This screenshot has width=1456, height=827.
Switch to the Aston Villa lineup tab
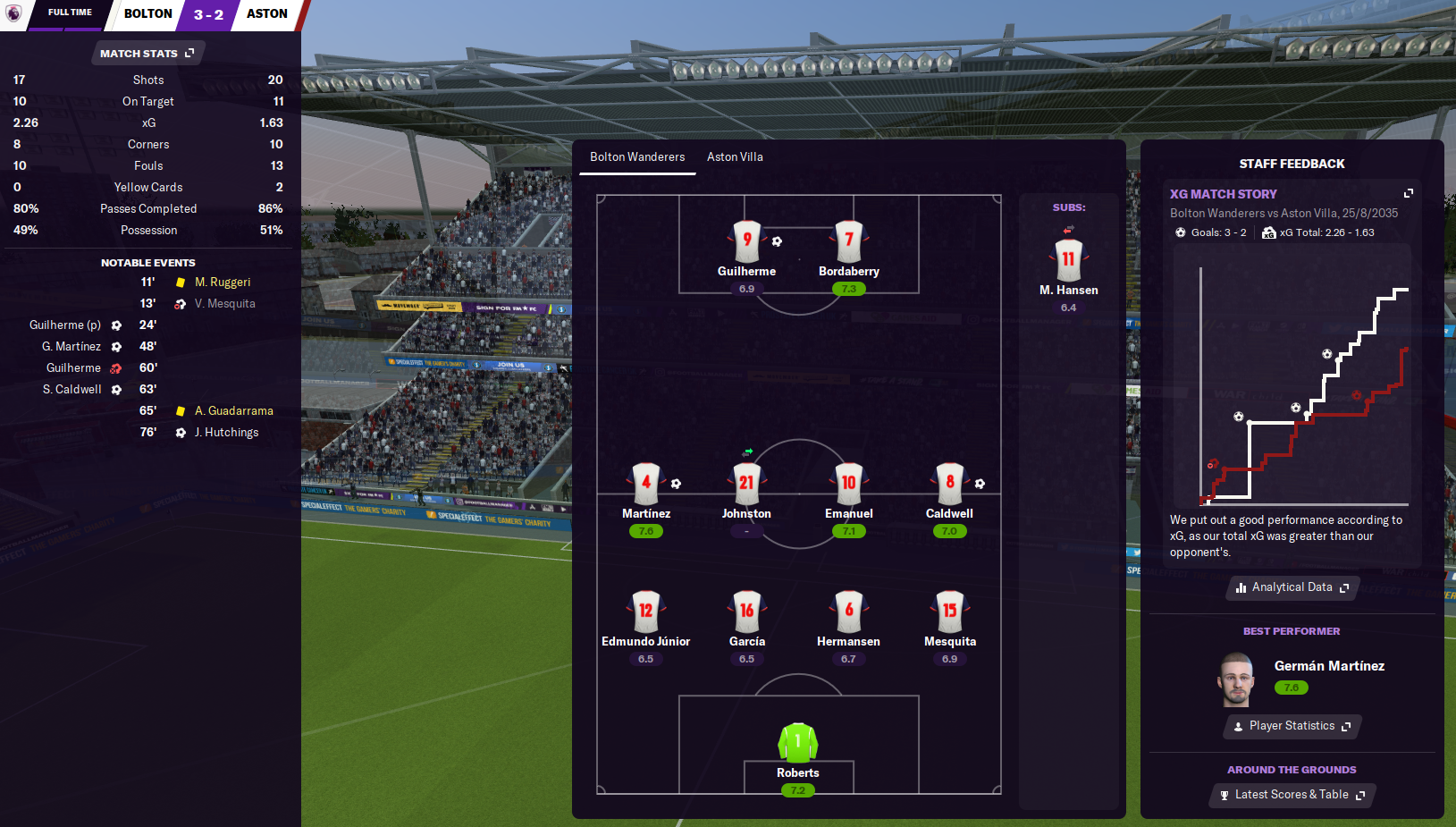pyautogui.click(x=735, y=157)
